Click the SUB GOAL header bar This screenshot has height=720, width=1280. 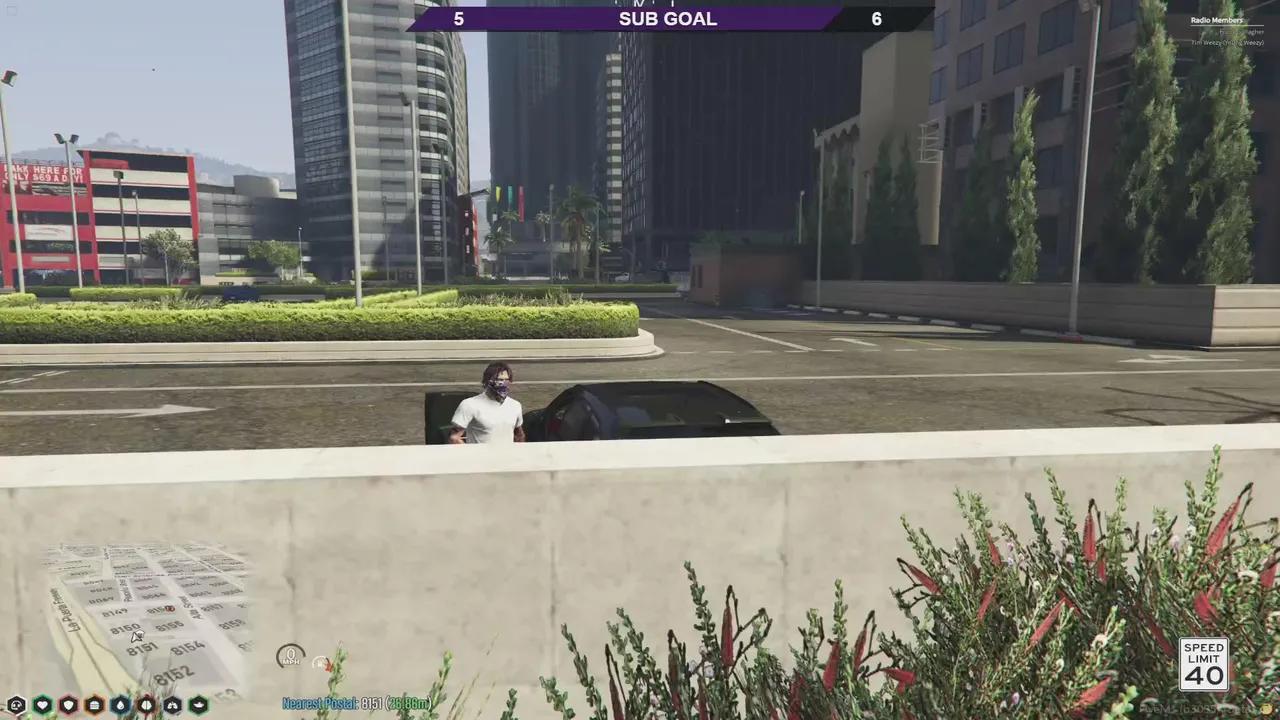667,18
